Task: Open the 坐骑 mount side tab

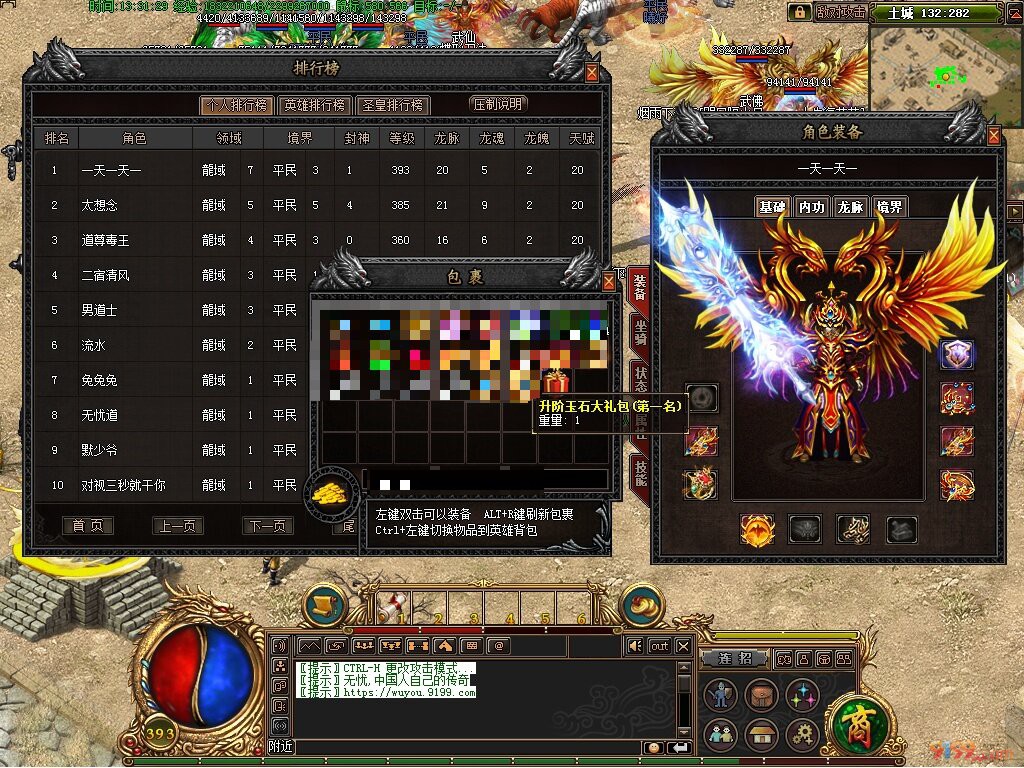Action: click(640, 333)
